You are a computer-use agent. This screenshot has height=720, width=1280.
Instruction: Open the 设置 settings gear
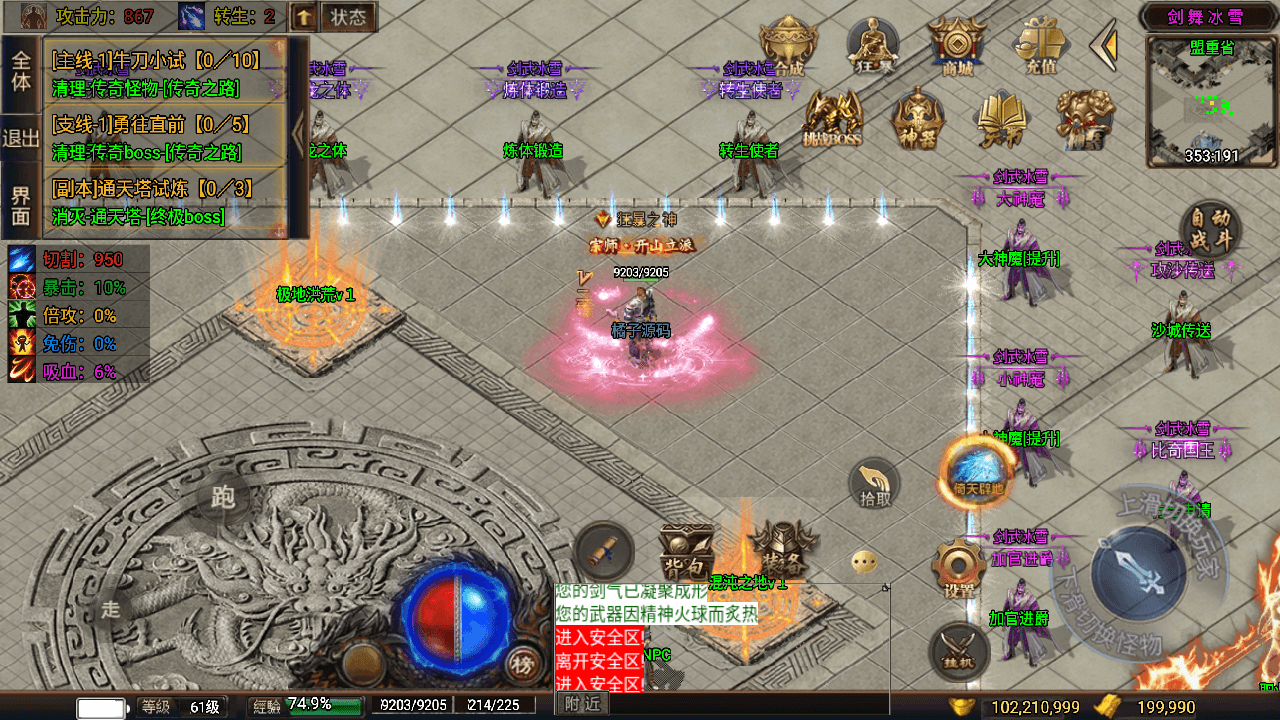tap(959, 569)
